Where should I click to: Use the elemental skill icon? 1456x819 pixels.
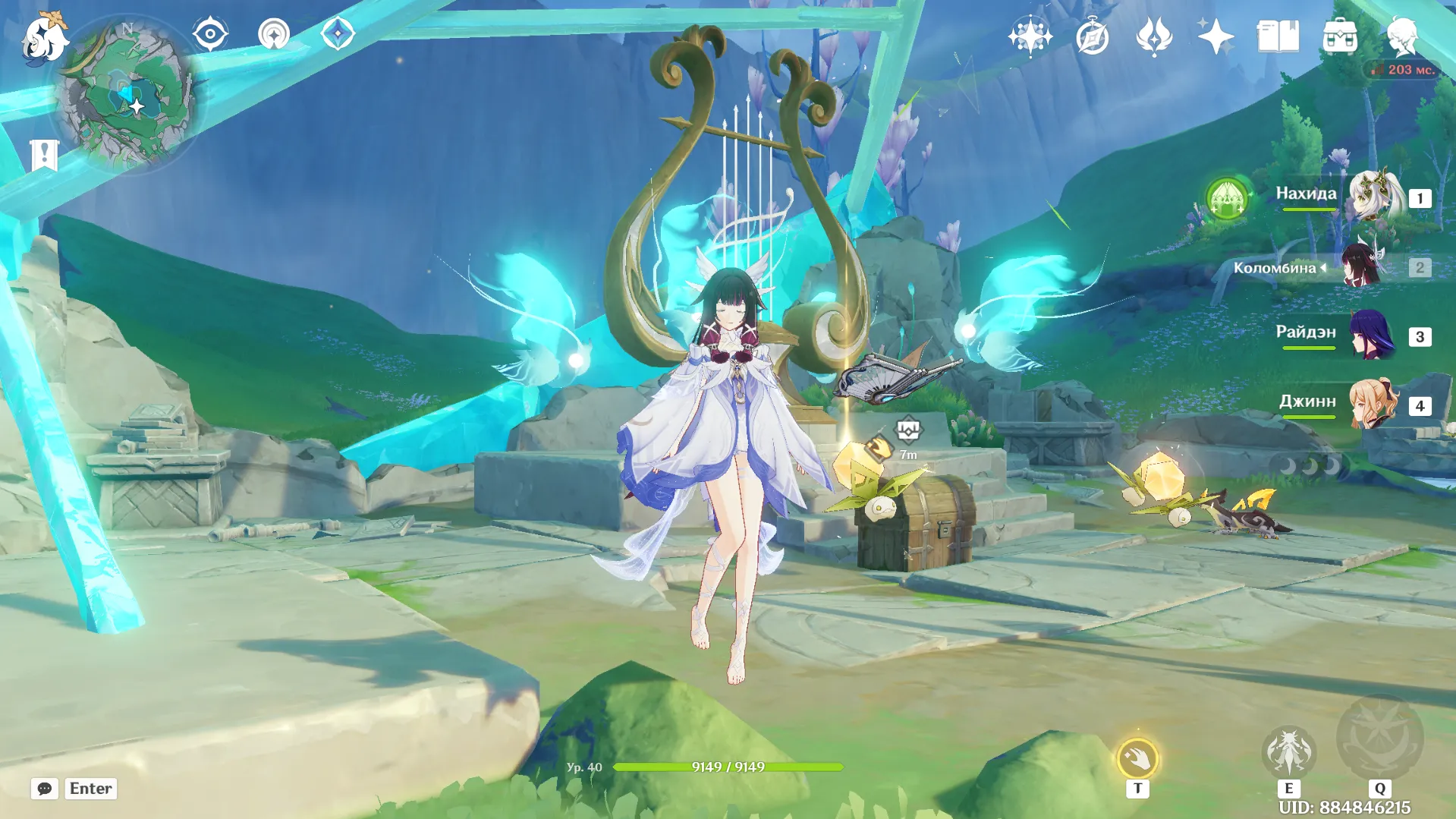1288,751
